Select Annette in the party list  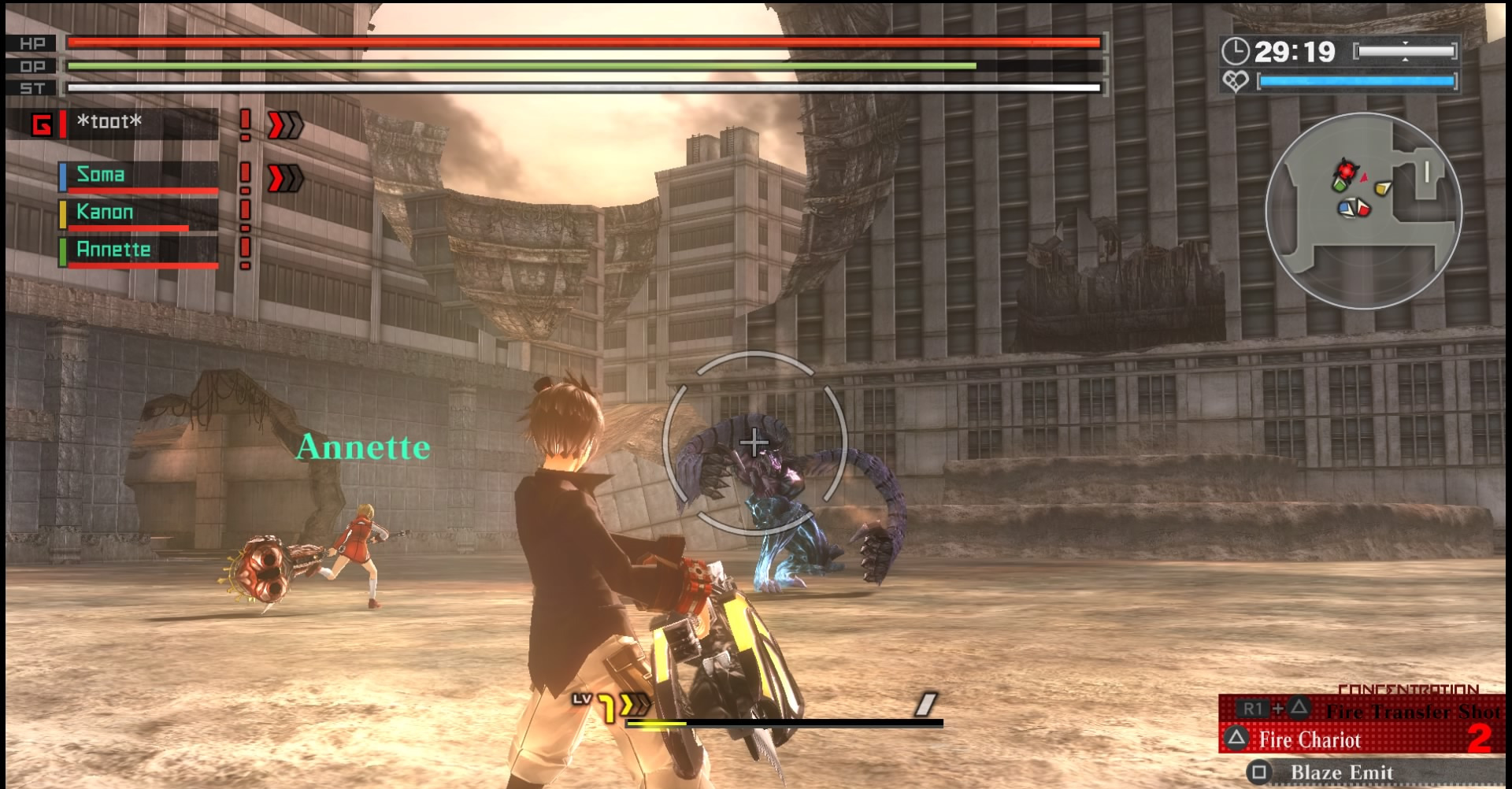(113, 250)
